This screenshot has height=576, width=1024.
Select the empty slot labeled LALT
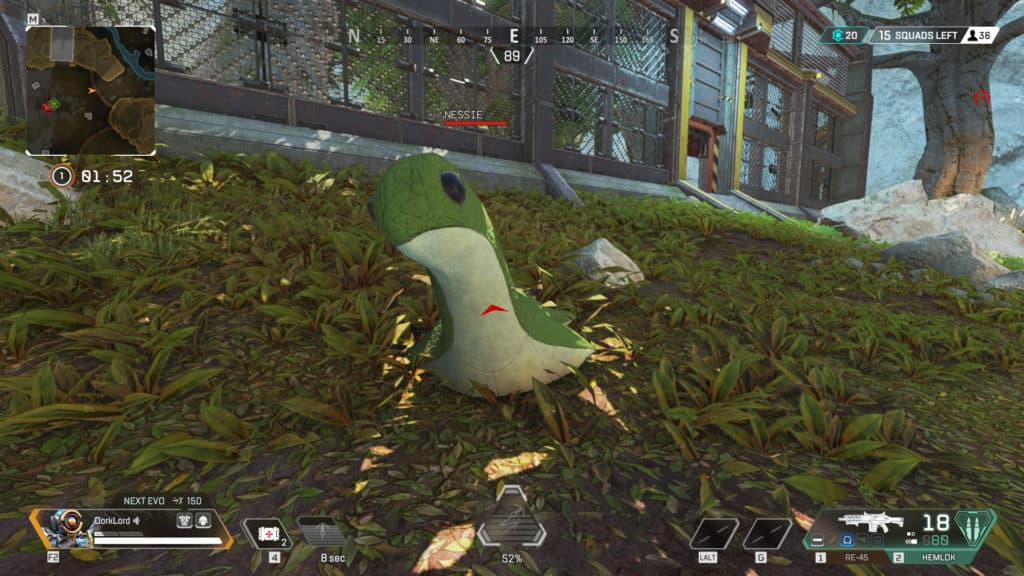coord(714,533)
